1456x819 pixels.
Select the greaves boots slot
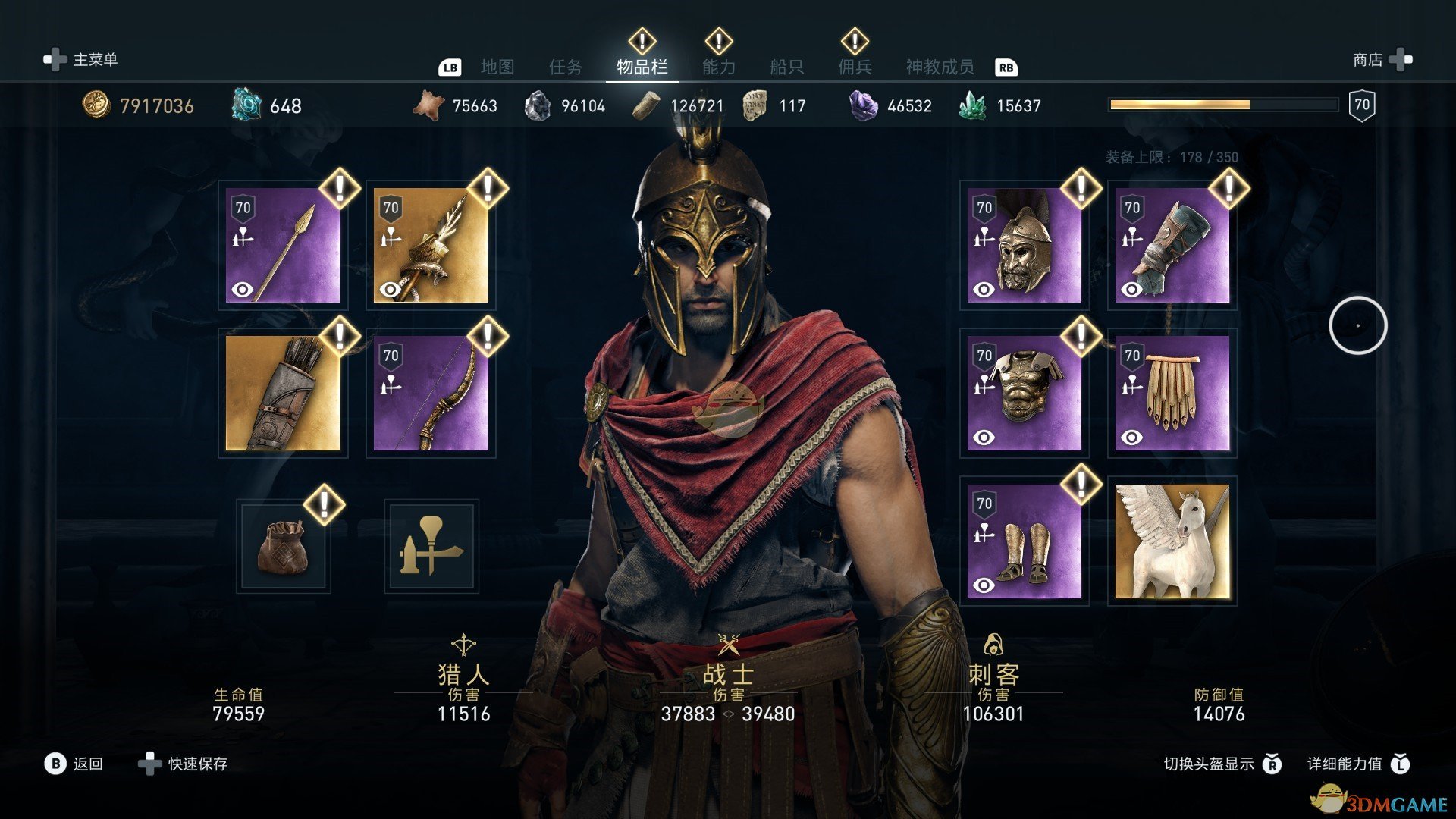tap(1025, 541)
